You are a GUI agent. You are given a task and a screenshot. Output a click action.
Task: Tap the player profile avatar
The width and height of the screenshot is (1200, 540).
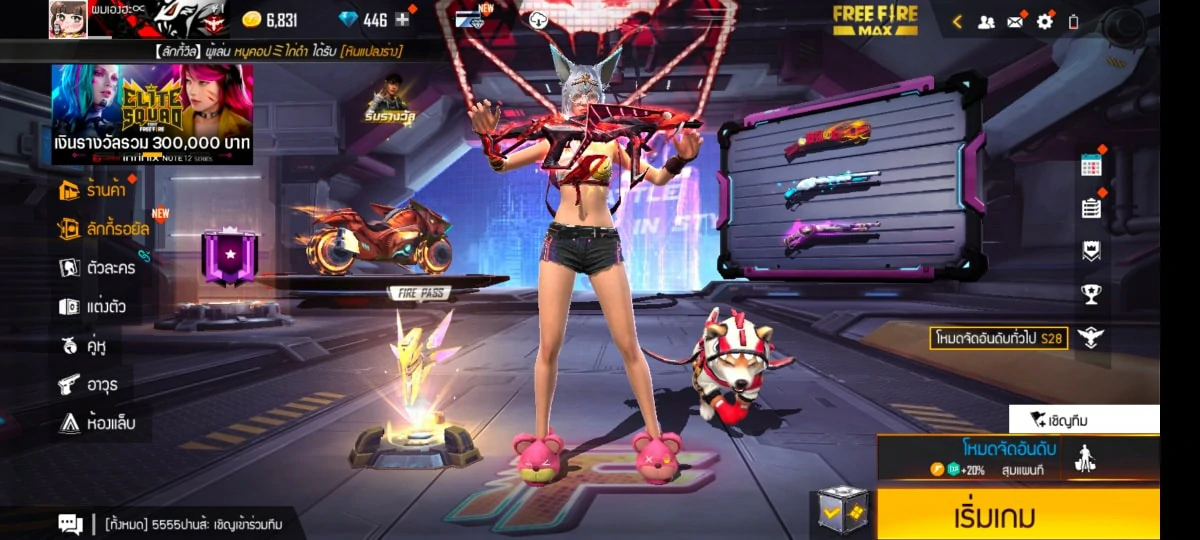click(x=68, y=19)
